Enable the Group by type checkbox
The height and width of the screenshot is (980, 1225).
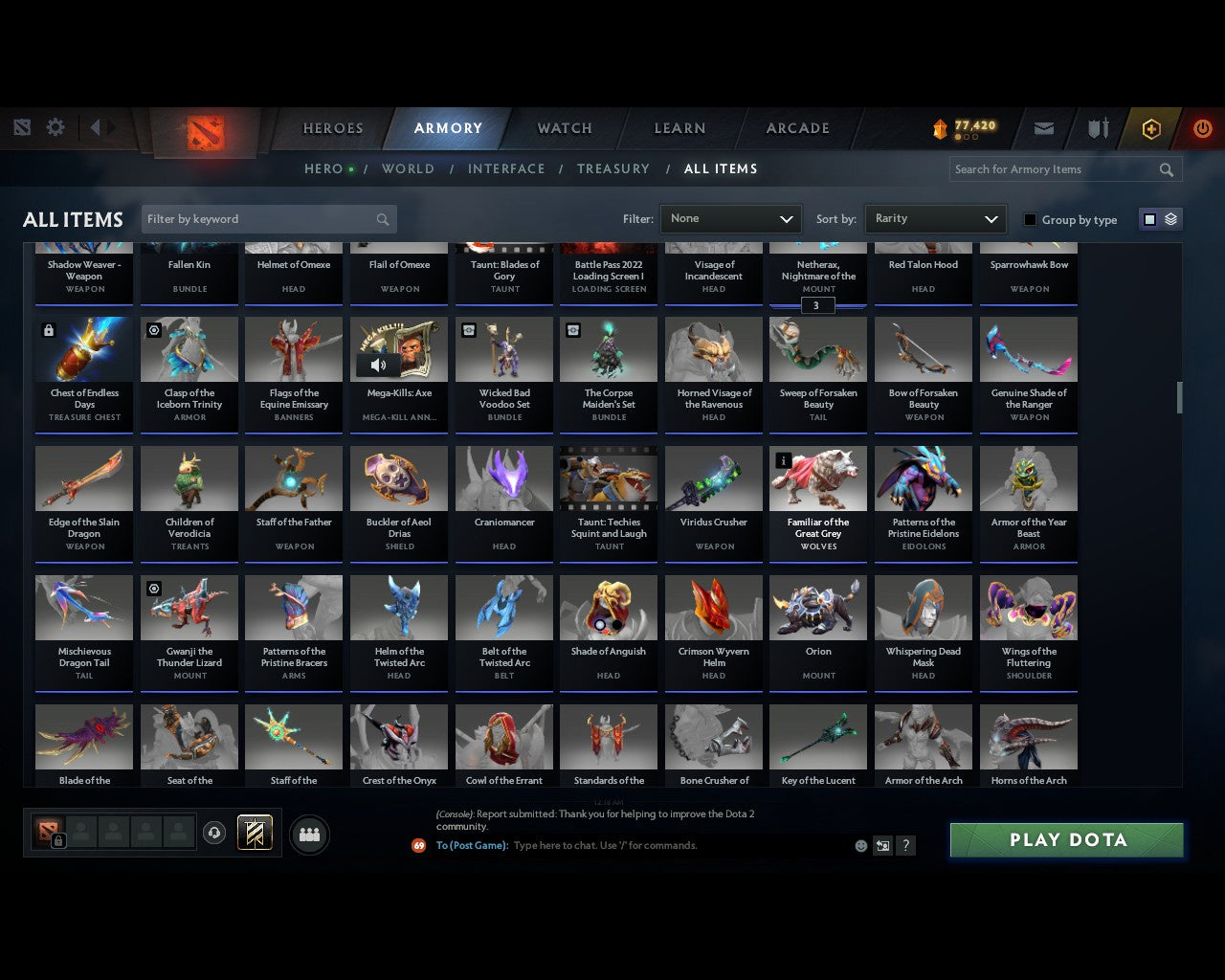1030,219
